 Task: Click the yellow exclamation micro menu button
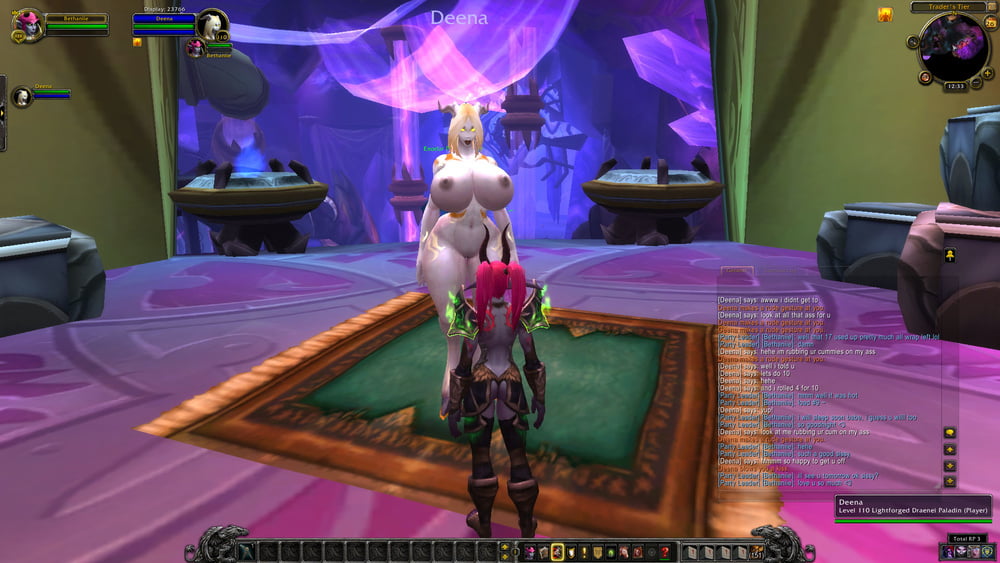pos(584,552)
